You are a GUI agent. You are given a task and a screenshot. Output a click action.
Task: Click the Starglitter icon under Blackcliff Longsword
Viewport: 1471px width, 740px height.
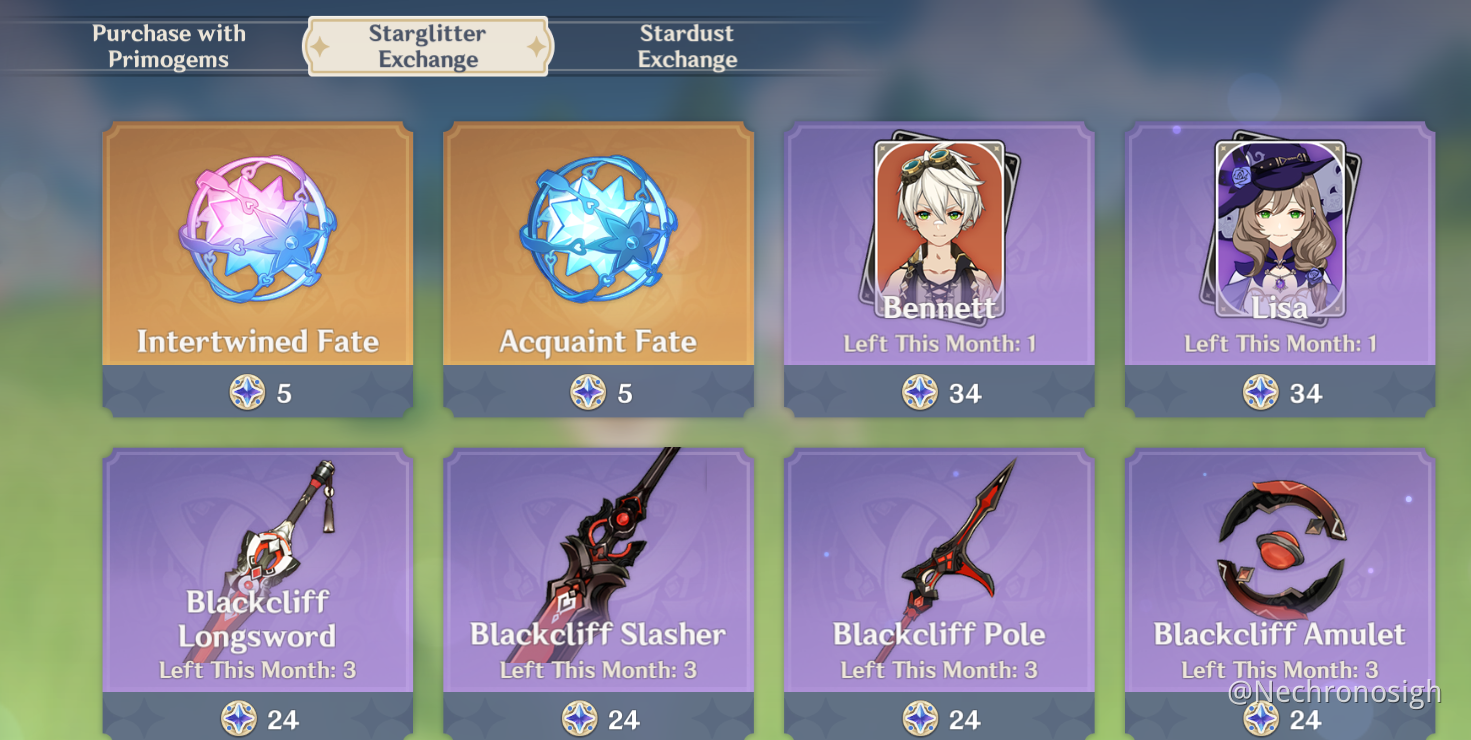point(236,719)
